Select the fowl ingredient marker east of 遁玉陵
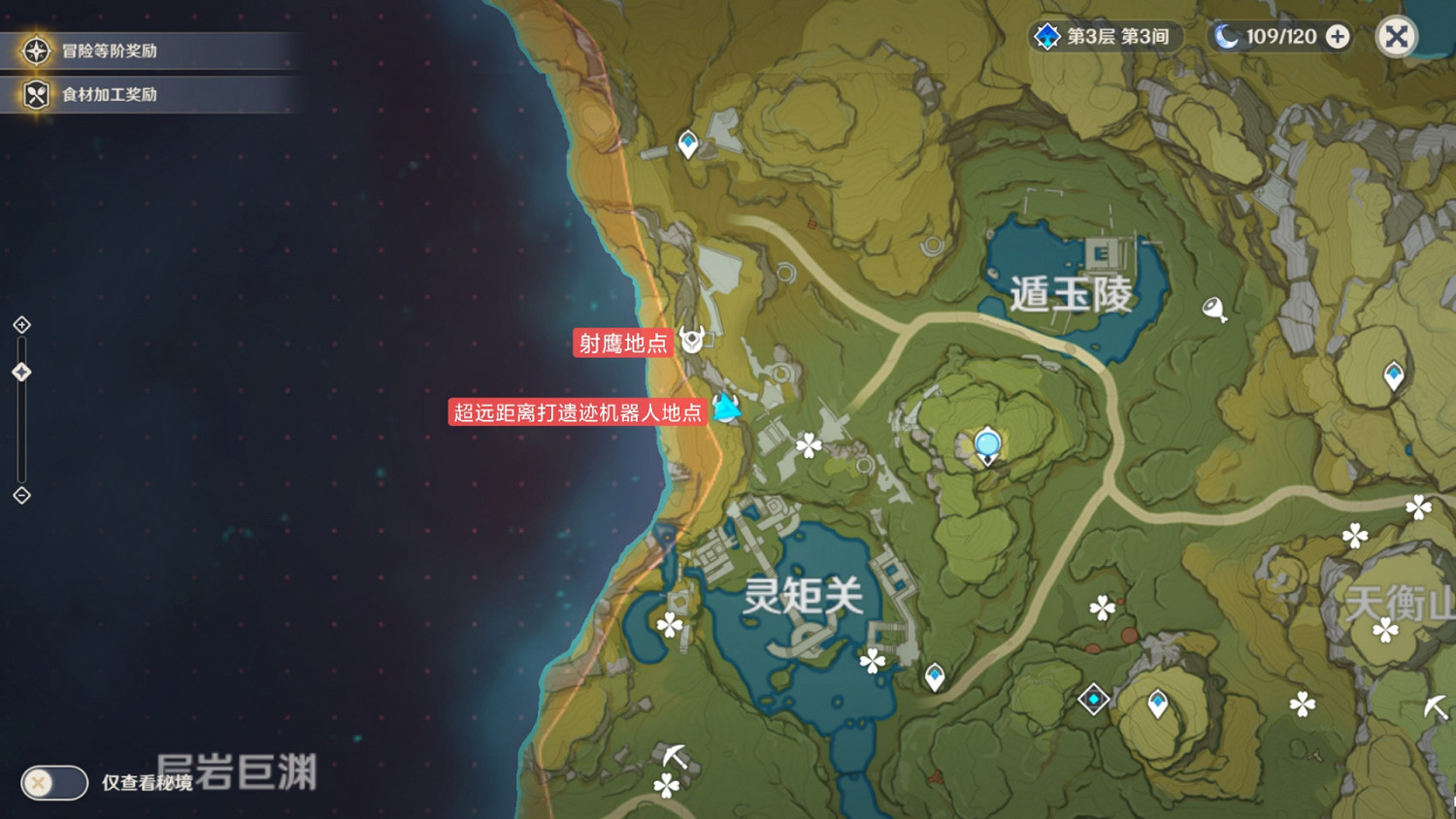 tap(1216, 309)
